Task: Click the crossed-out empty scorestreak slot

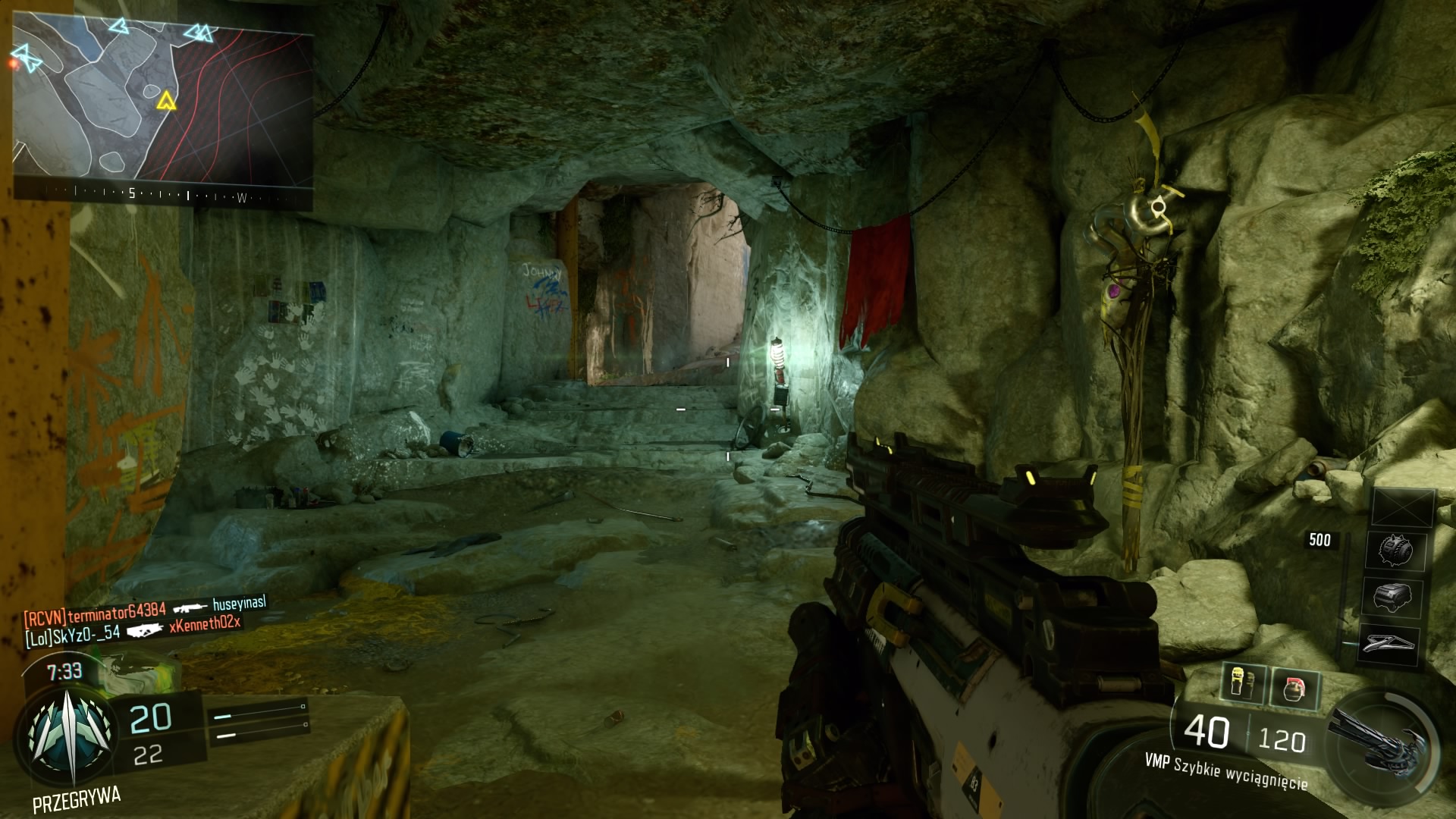Action: [1403, 507]
